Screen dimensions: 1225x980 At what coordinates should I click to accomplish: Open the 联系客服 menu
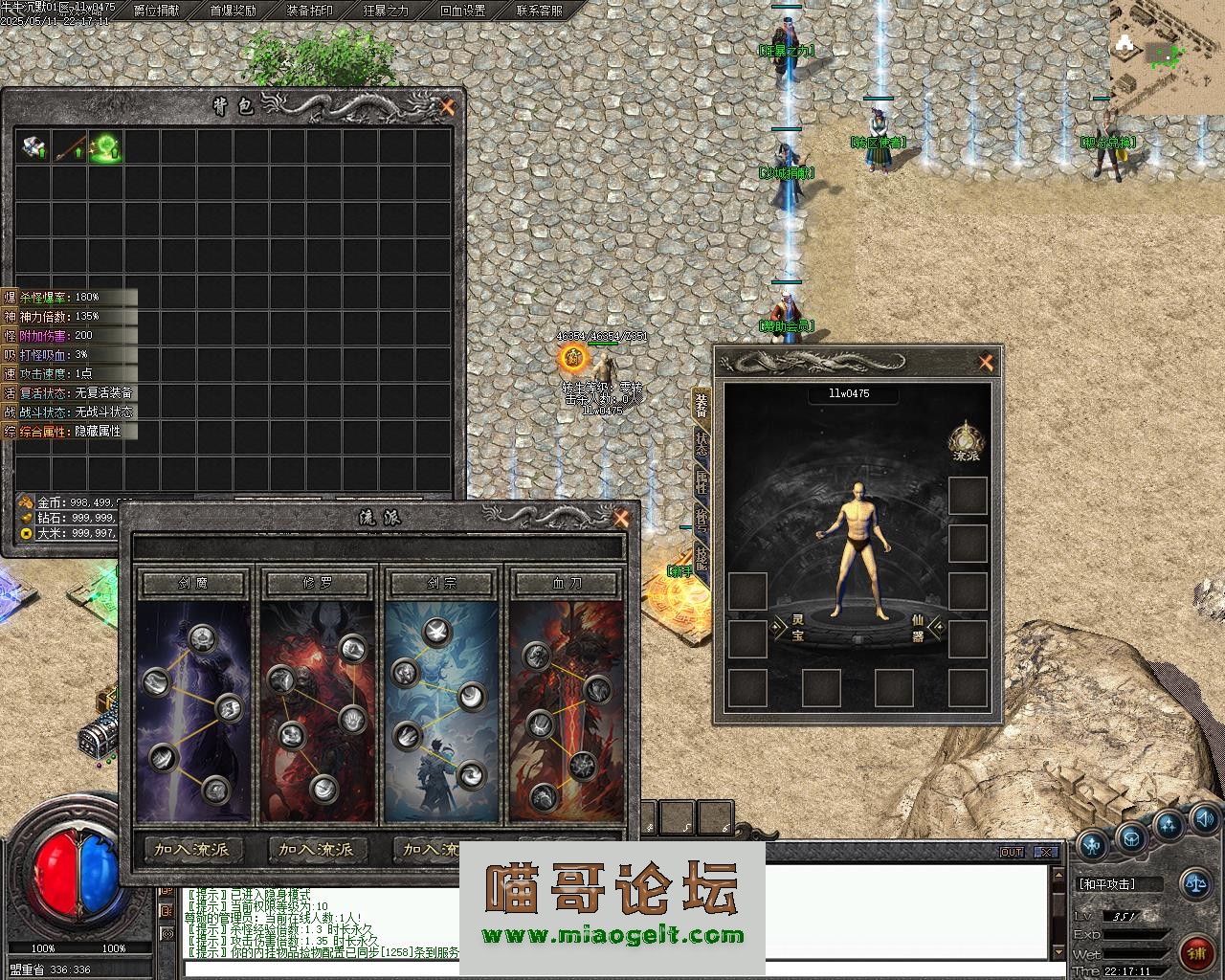point(539,11)
